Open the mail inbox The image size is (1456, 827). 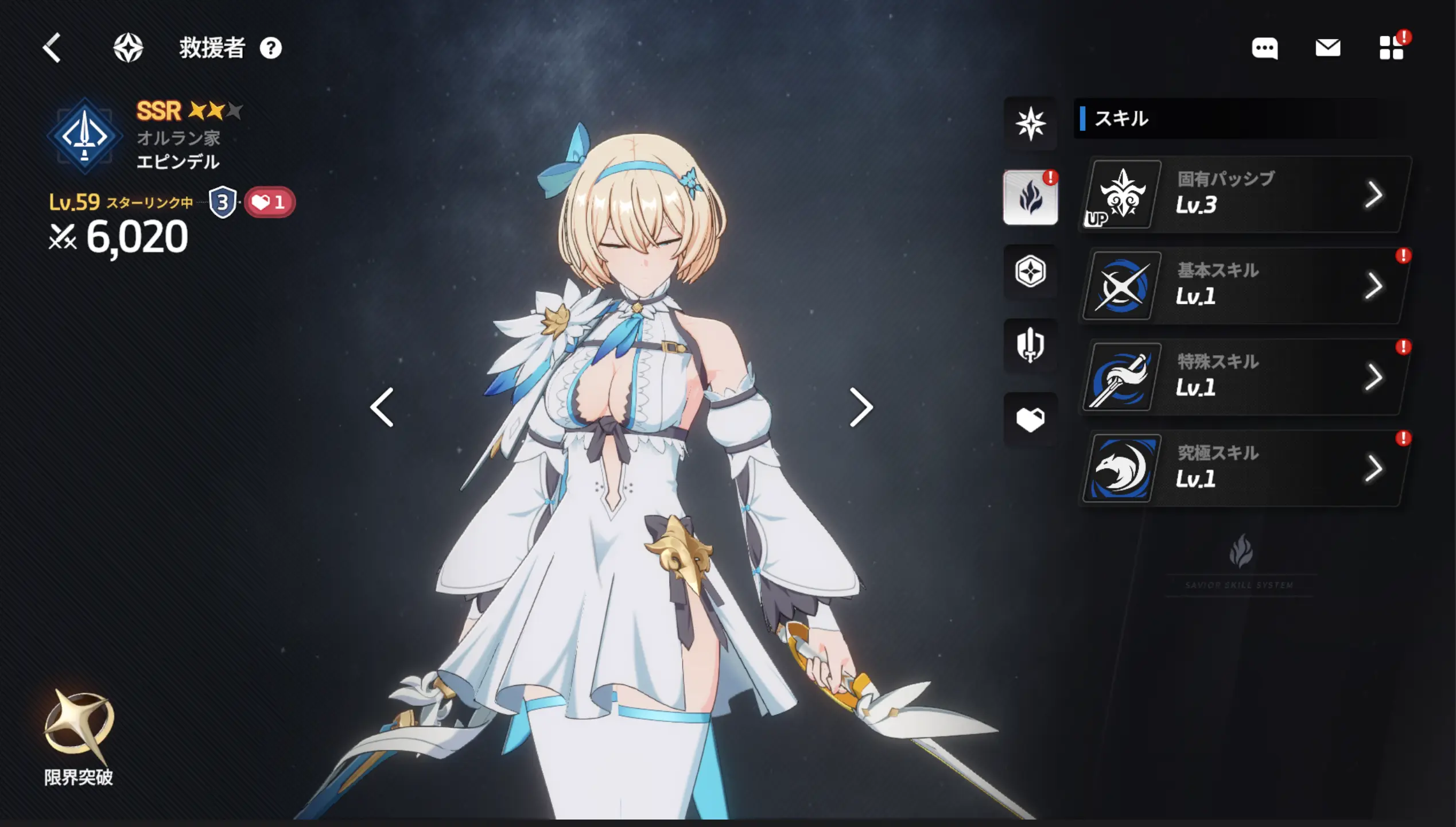tap(1327, 48)
